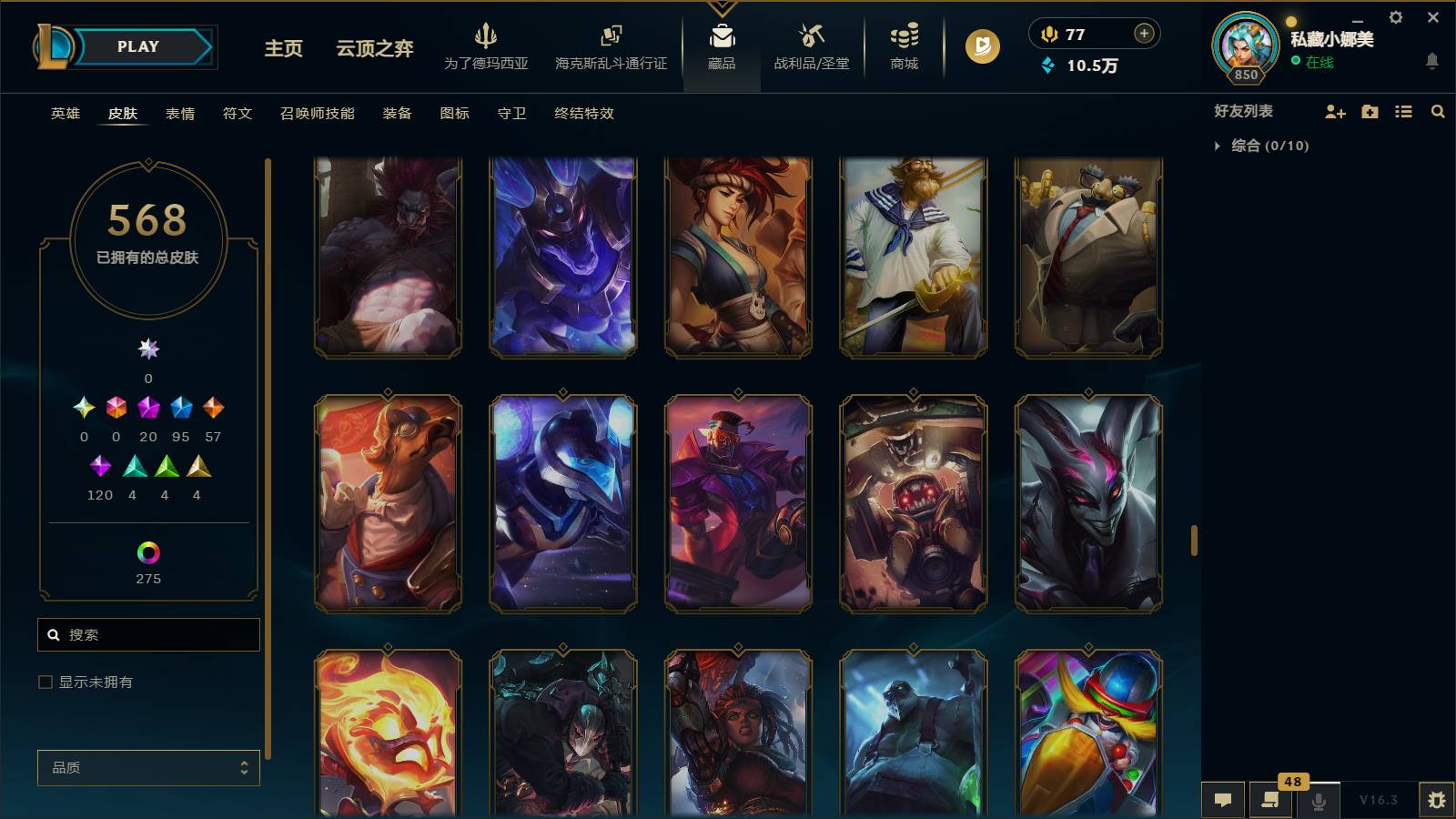Image resolution: width=1456 pixels, height=819 pixels.
Task: Click inside the 搜索 search field
Action: pos(148,634)
